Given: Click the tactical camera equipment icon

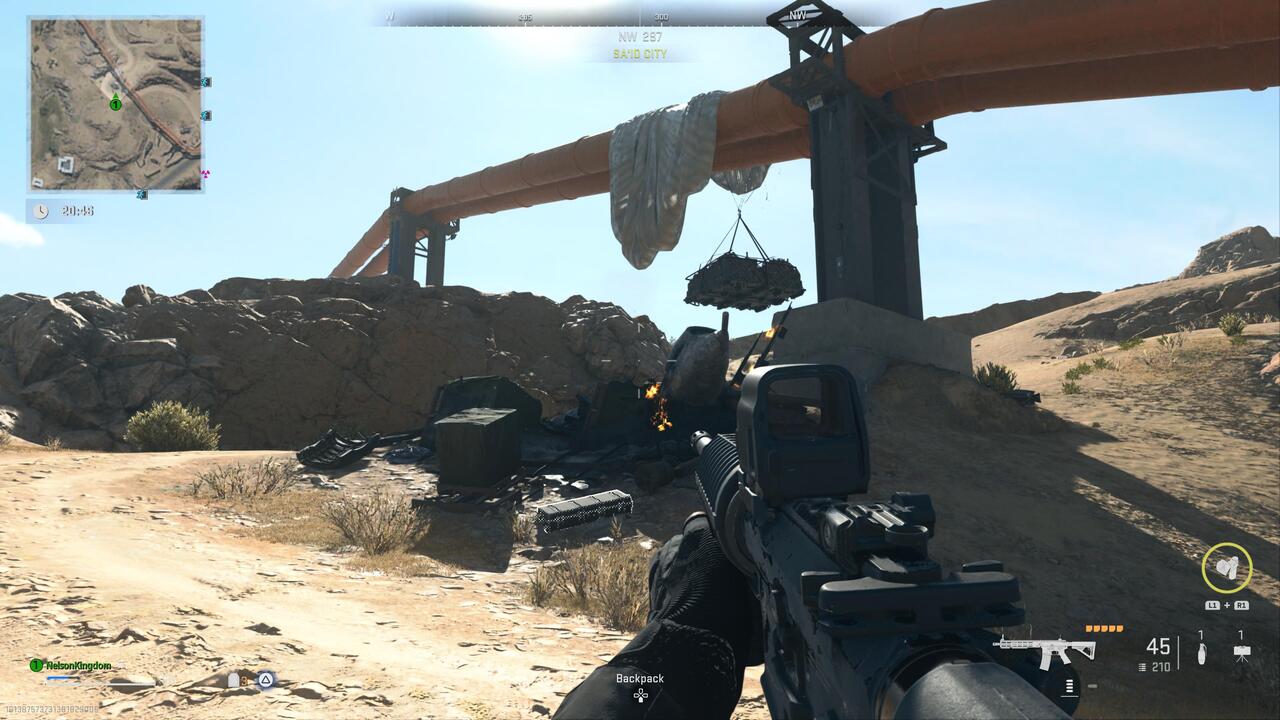Looking at the screenshot, I should coord(1243,652).
